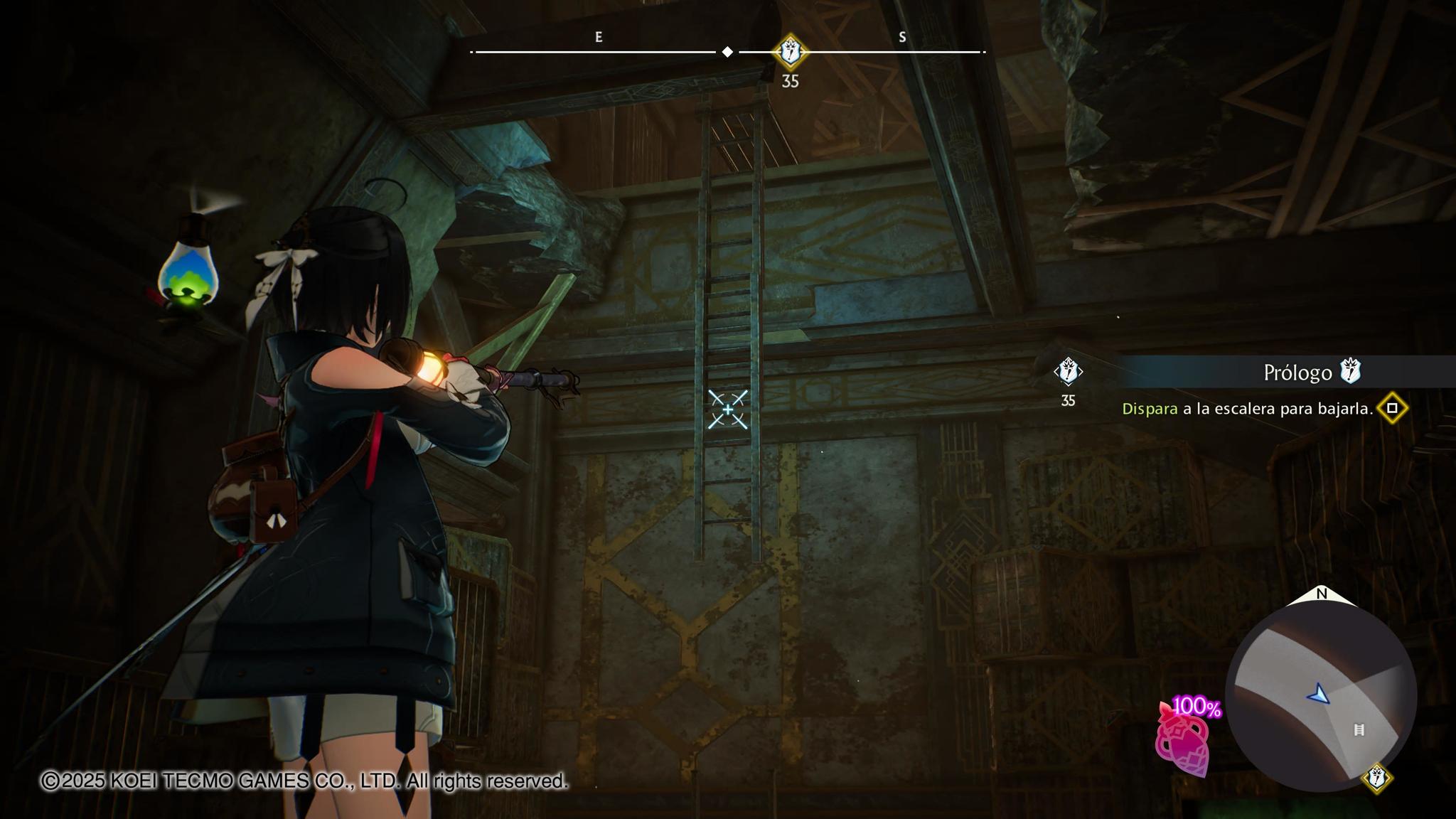The height and width of the screenshot is (819, 1456).
Task: Click the ladder marker on the minimap
Action: [1359, 730]
